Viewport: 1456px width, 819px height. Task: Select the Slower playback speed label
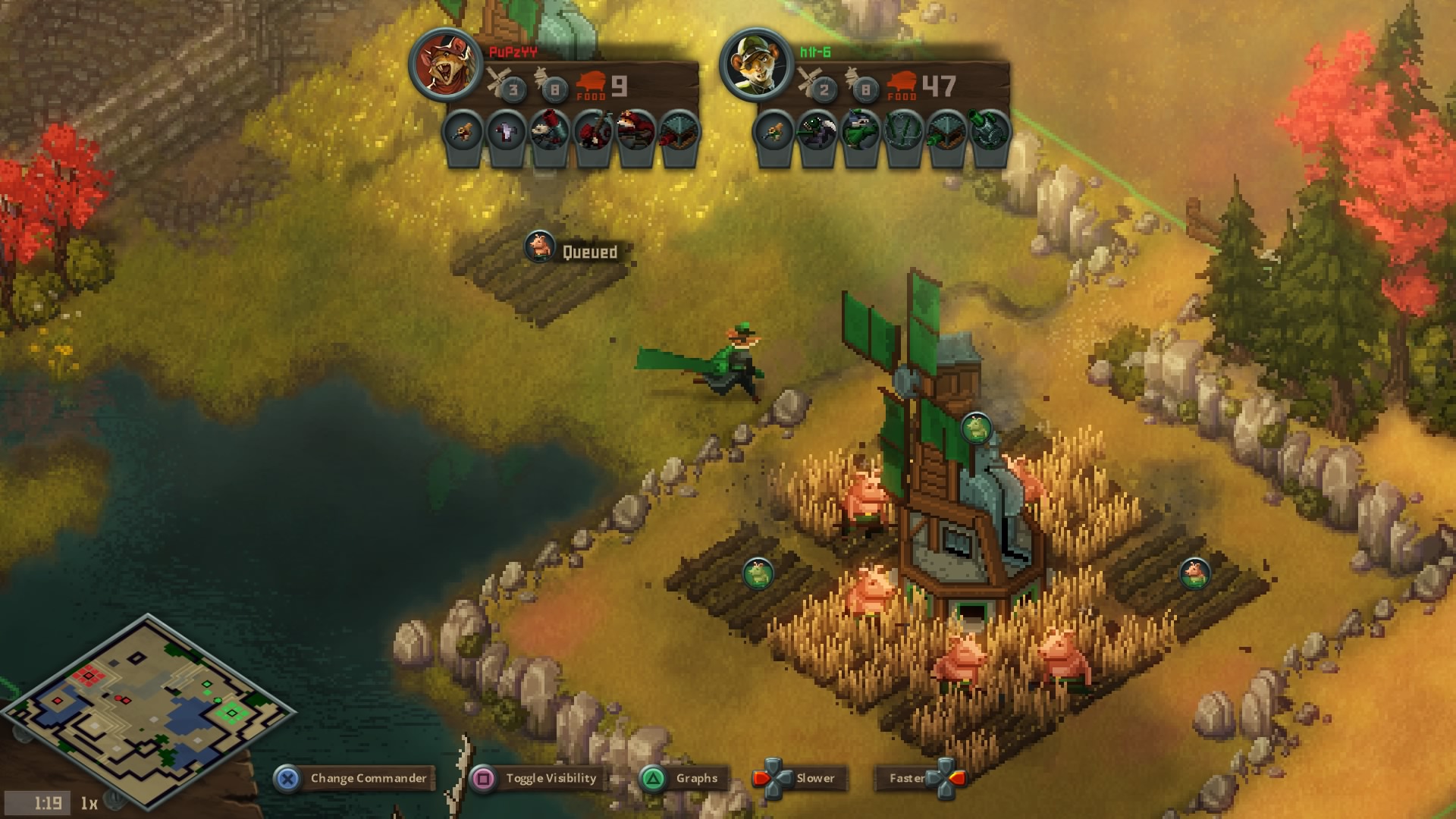tap(814, 778)
